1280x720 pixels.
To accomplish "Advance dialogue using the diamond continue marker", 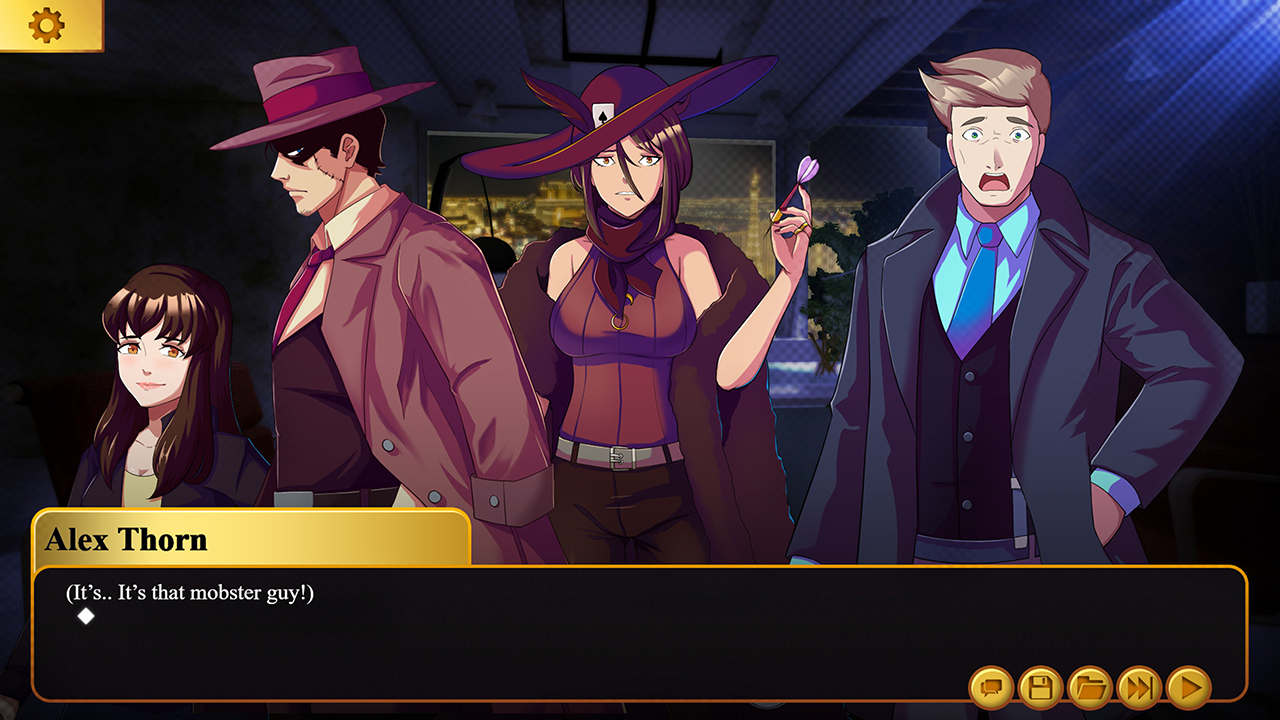I will [86, 616].
